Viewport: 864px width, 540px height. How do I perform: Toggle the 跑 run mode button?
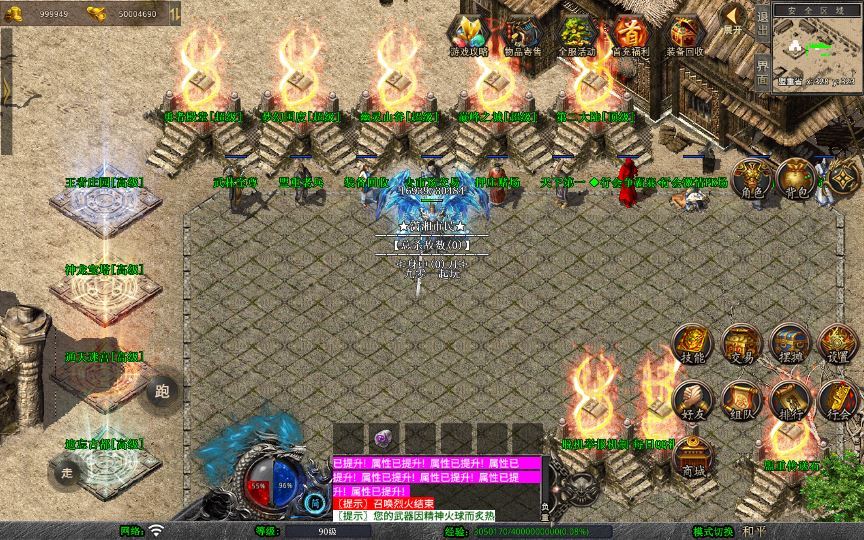[x=162, y=391]
